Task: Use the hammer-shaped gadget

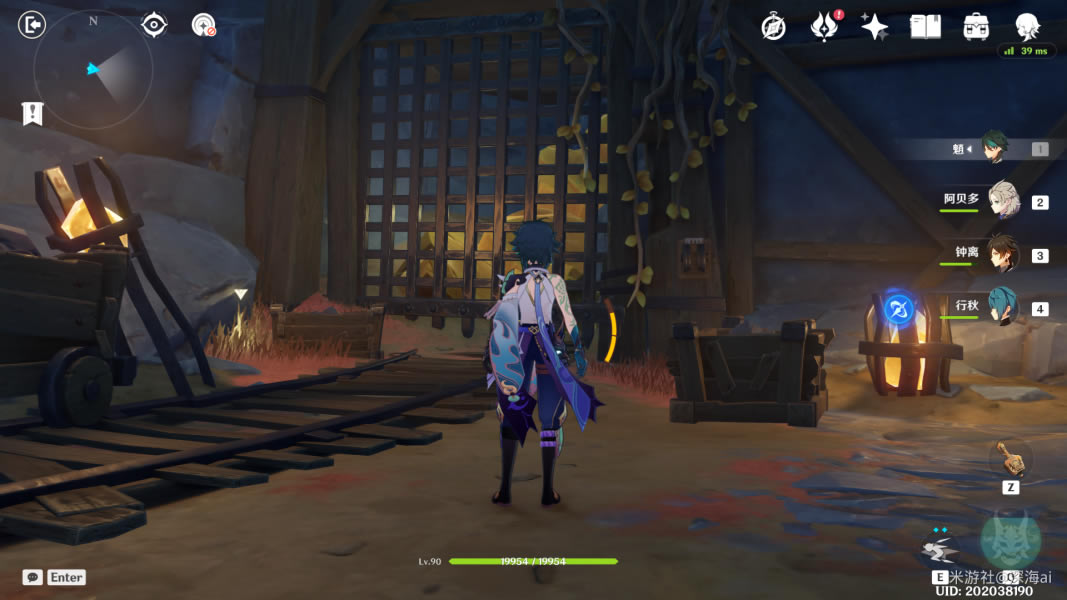Action: click(1010, 460)
